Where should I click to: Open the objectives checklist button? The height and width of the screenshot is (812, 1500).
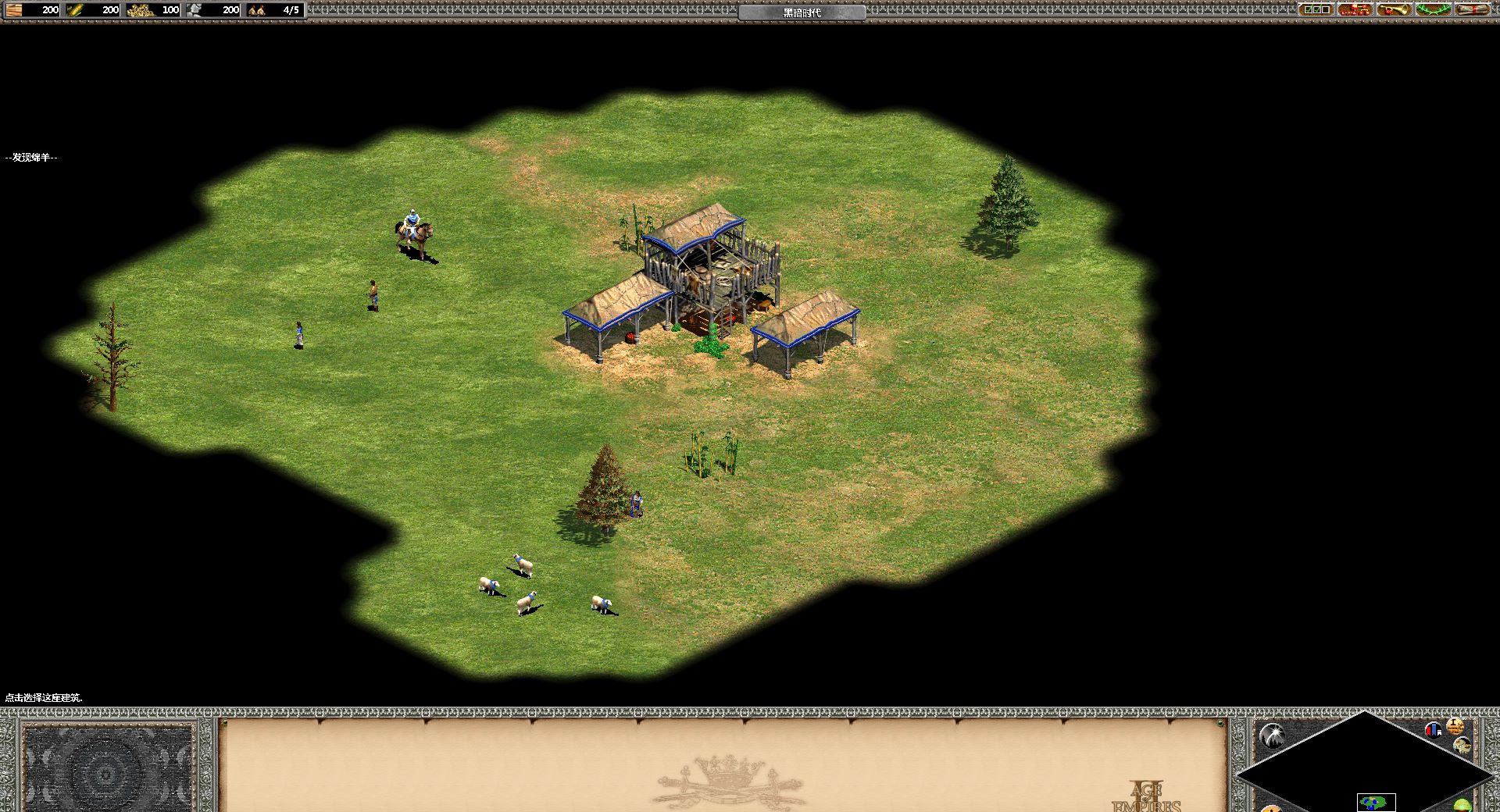pyautogui.click(x=1316, y=9)
